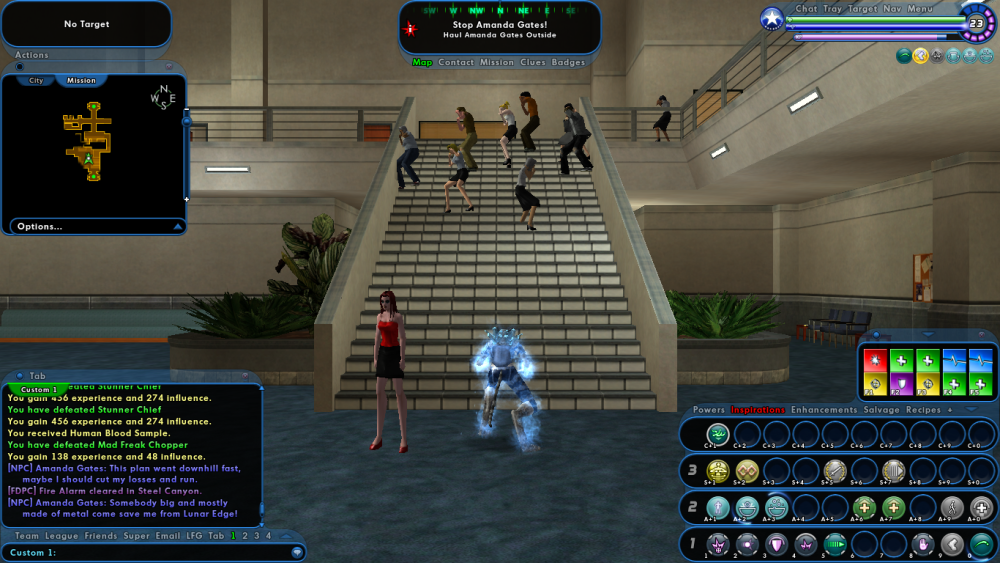Activate the teal power in tray slot 5

point(834,544)
